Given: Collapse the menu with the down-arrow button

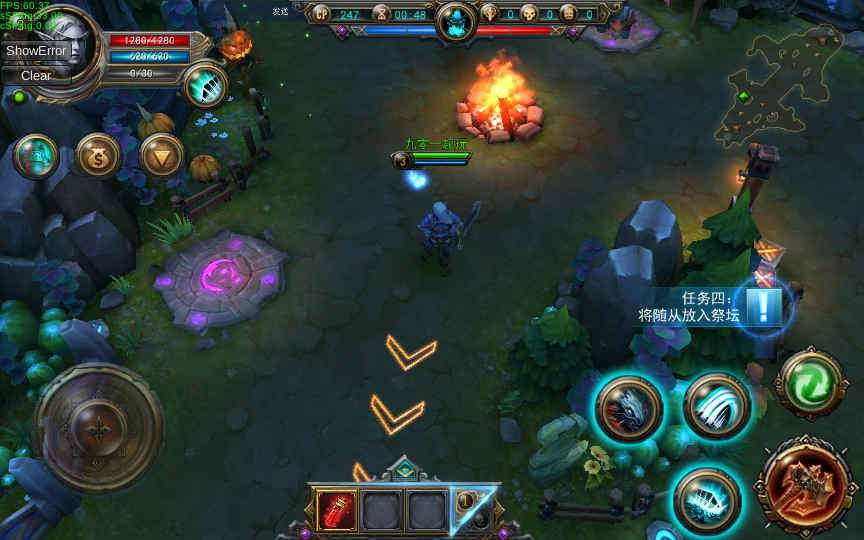Looking at the screenshot, I should click(161, 155).
